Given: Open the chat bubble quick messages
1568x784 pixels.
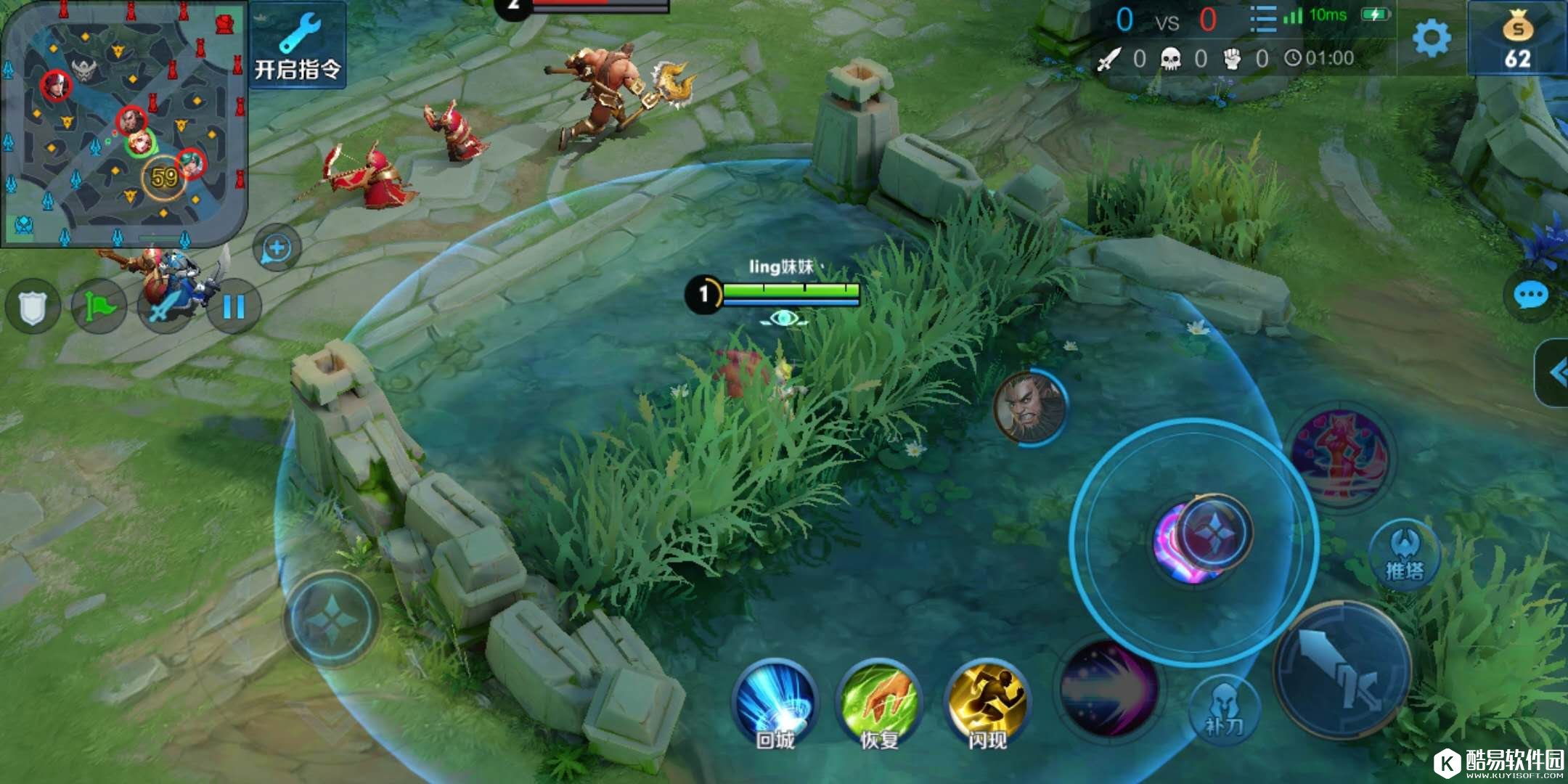Looking at the screenshot, I should (x=1532, y=296).
